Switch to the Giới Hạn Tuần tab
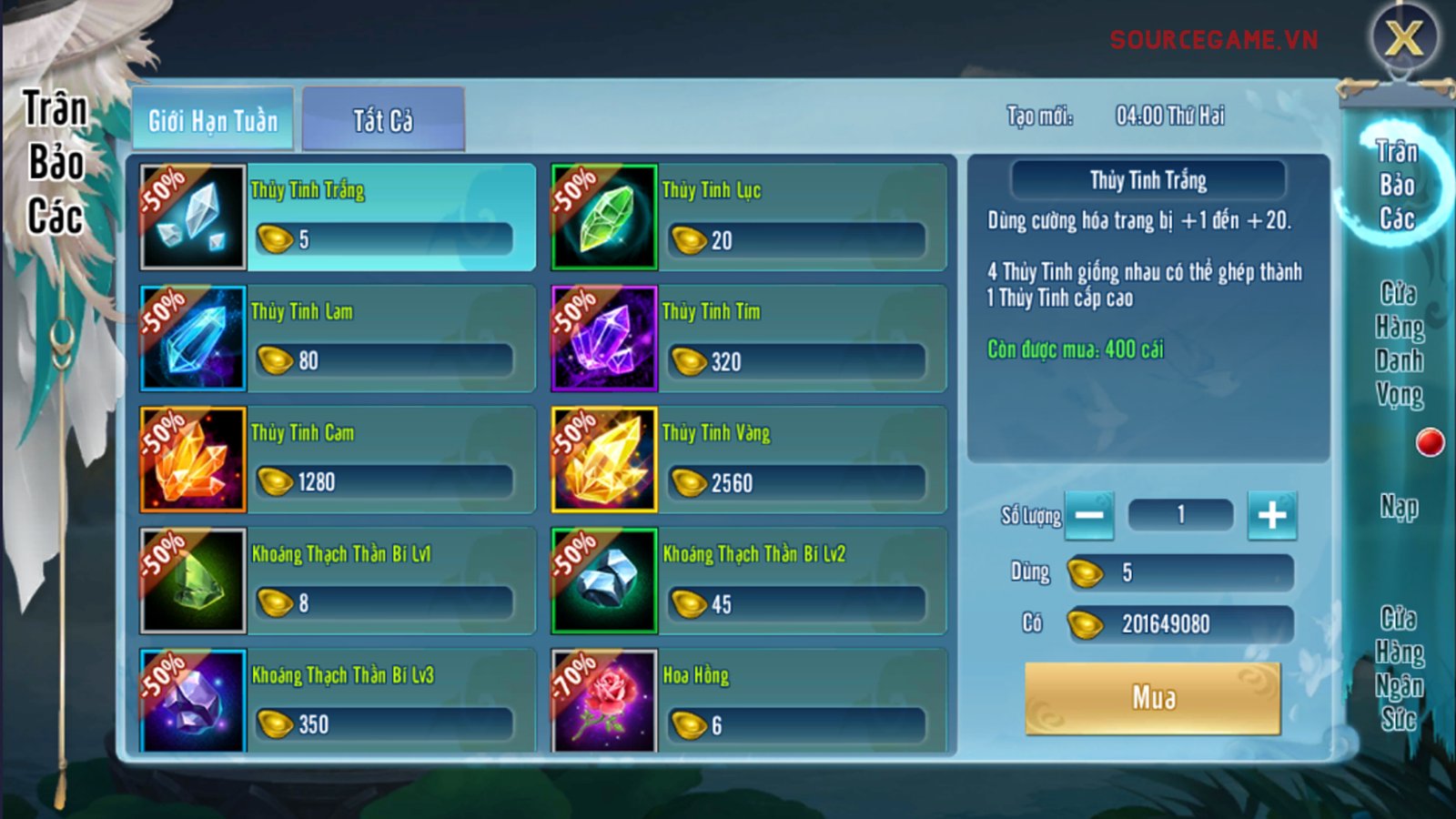Image resolution: width=1456 pixels, height=819 pixels. click(x=213, y=120)
